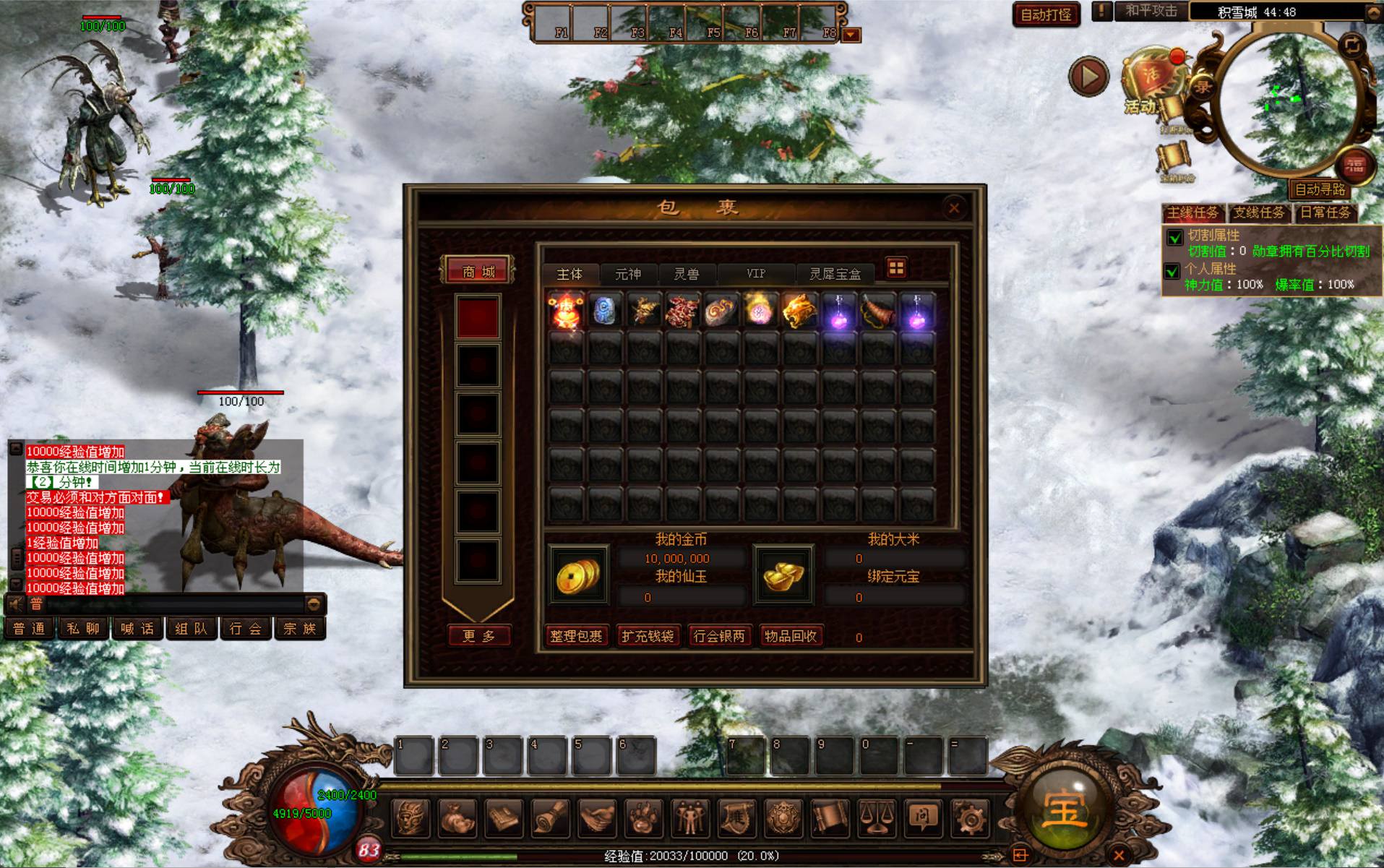Click 整理包裹 to sort the bag
This screenshot has height=868, width=1384.
(575, 636)
